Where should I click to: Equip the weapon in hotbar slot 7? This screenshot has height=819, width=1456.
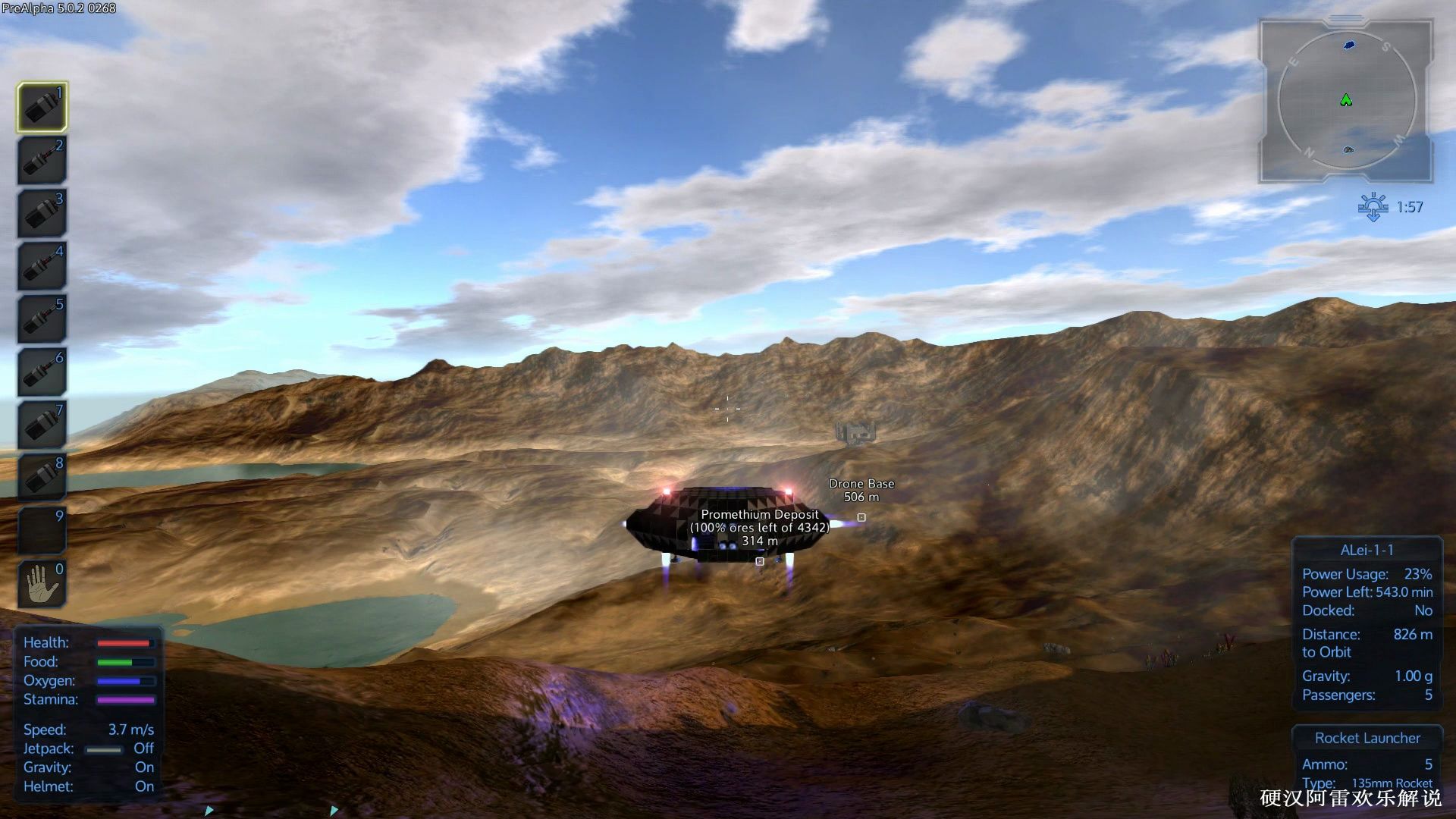click(42, 425)
